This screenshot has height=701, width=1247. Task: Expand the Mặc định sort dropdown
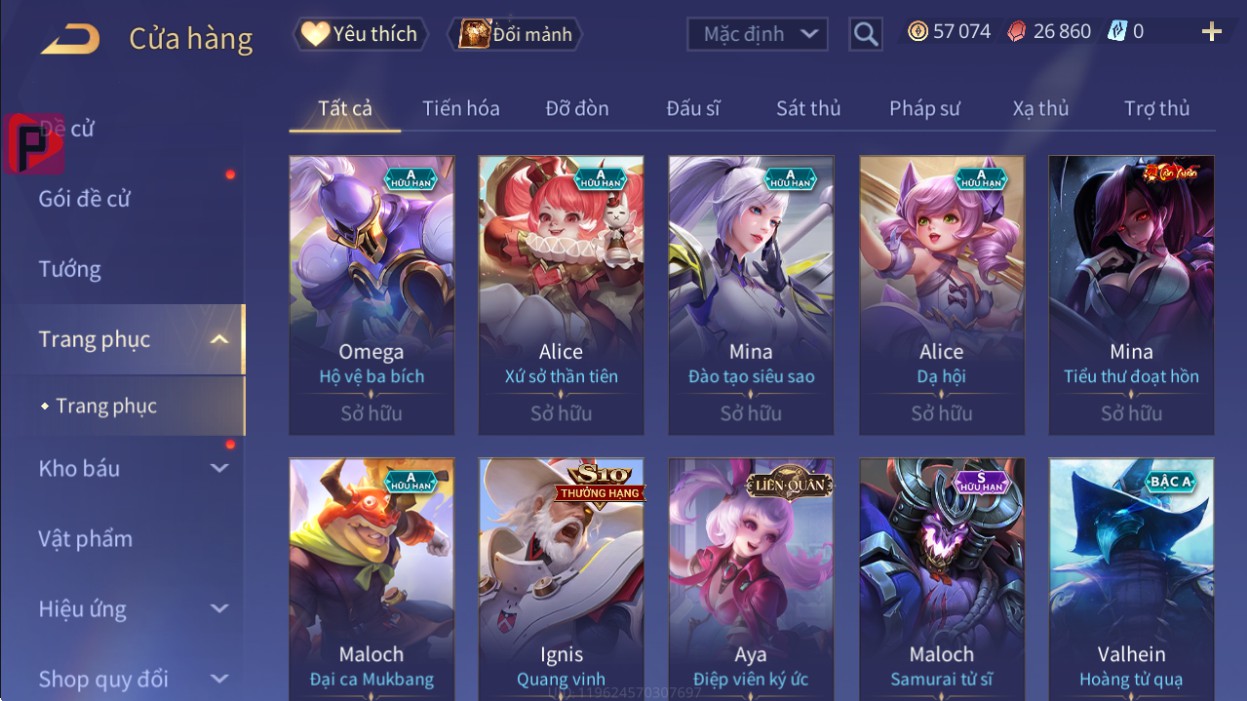pos(757,34)
